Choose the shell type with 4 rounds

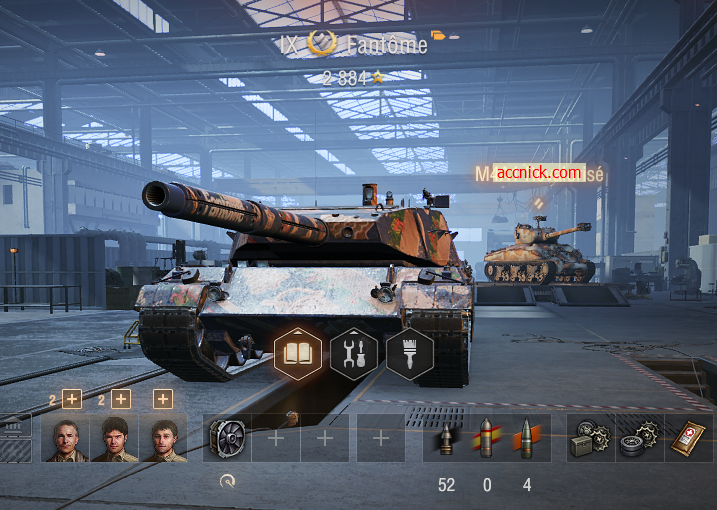pos(526,438)
